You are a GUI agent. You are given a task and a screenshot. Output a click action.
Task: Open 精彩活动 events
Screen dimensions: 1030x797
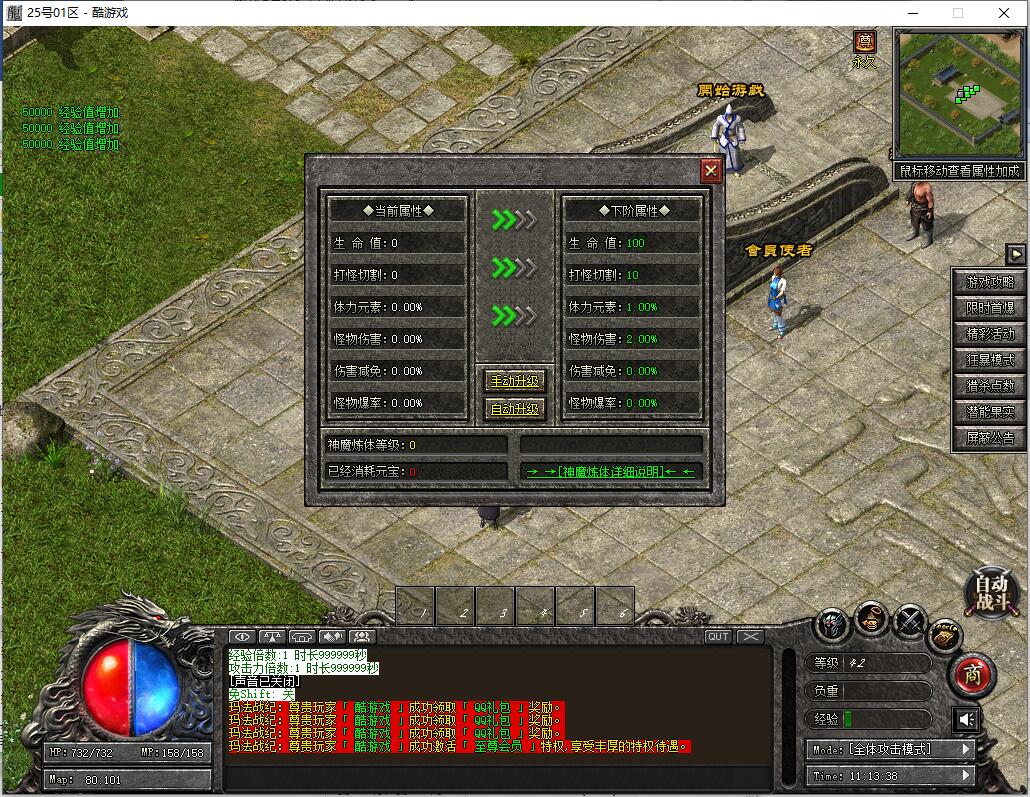(989, 334)
